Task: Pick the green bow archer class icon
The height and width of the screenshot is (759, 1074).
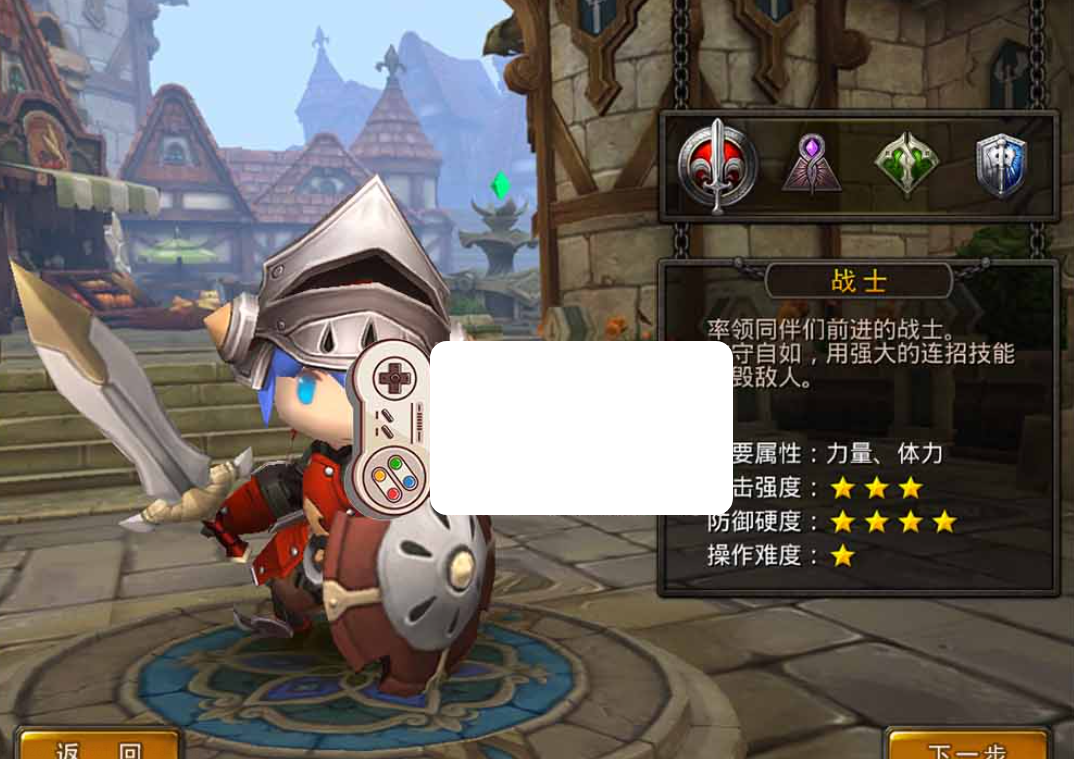Action: 906,165
